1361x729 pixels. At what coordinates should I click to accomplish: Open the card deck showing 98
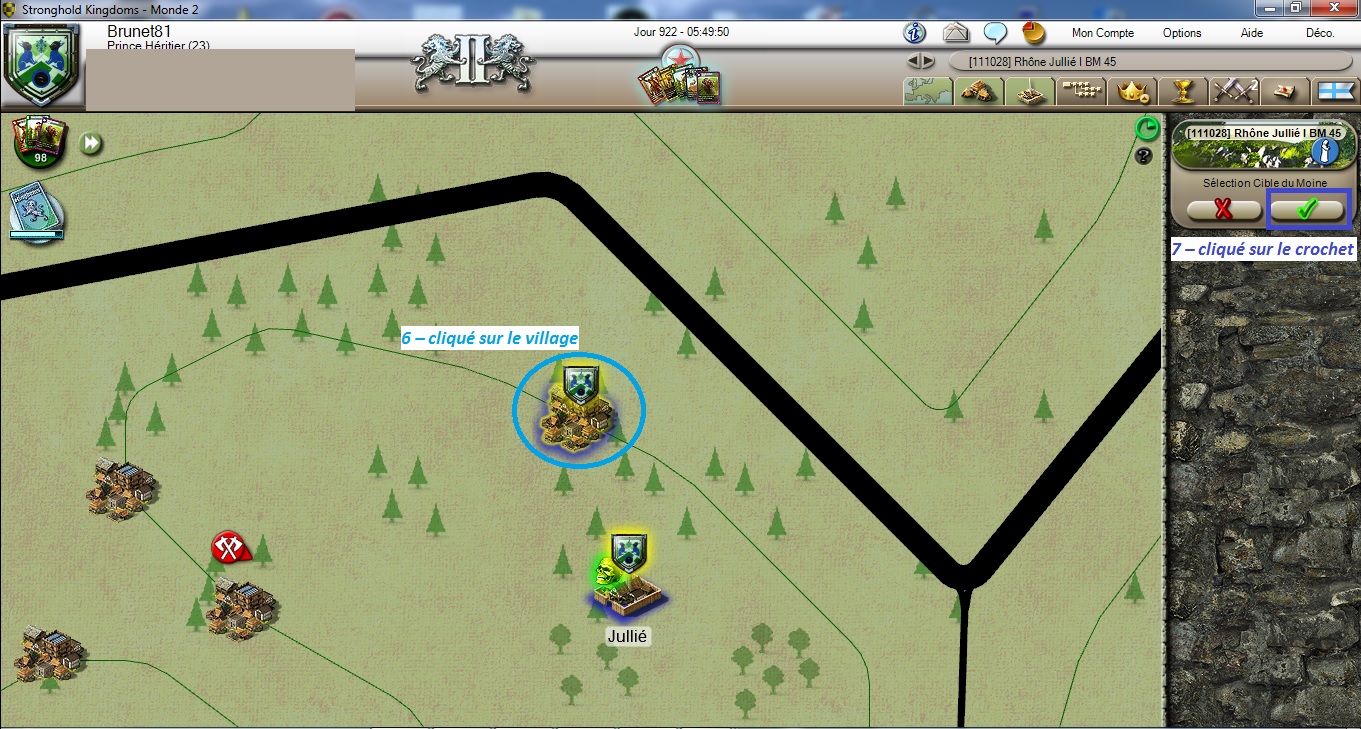(39, 142)
